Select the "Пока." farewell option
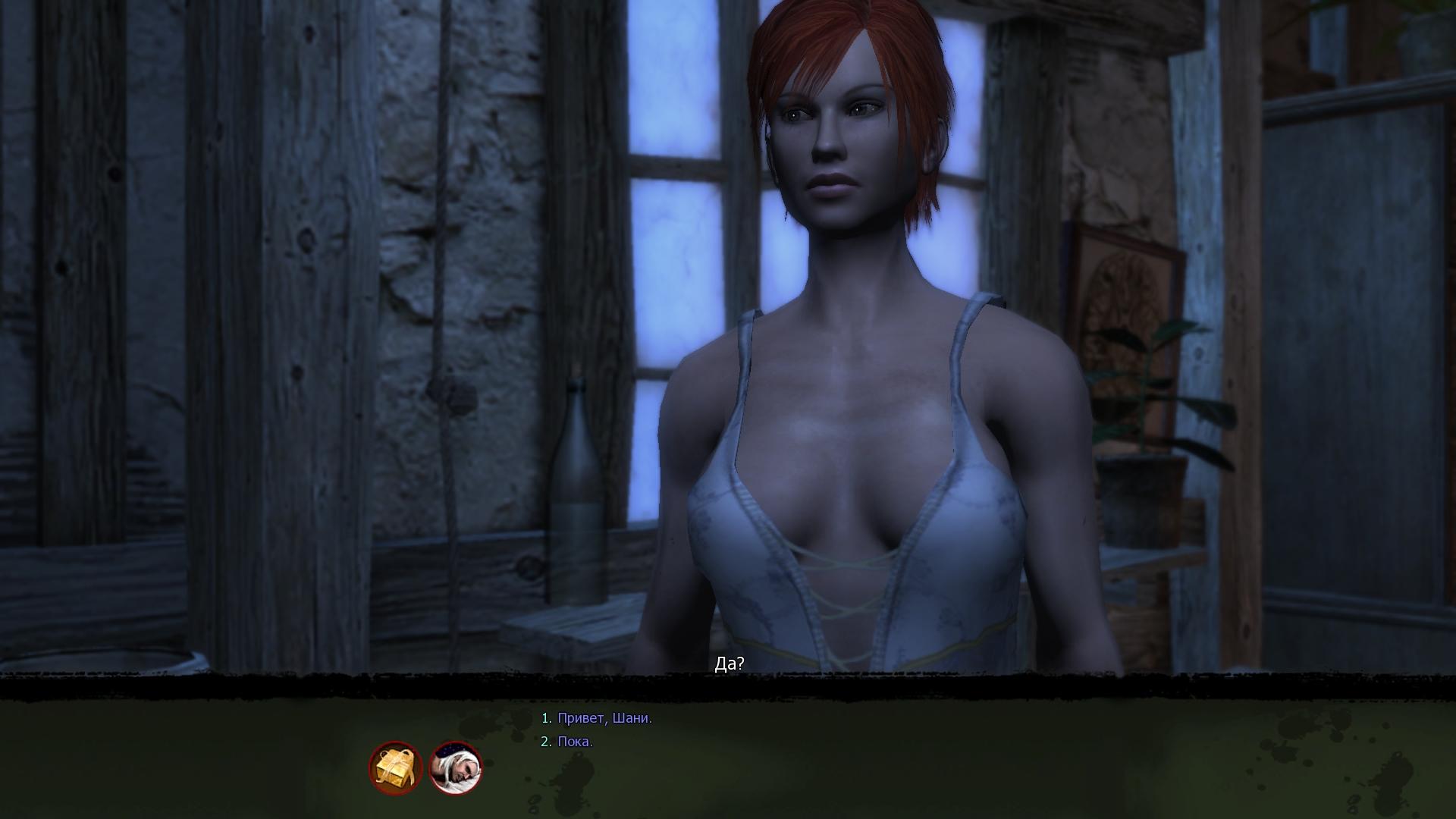 click(x=575, y=742)
